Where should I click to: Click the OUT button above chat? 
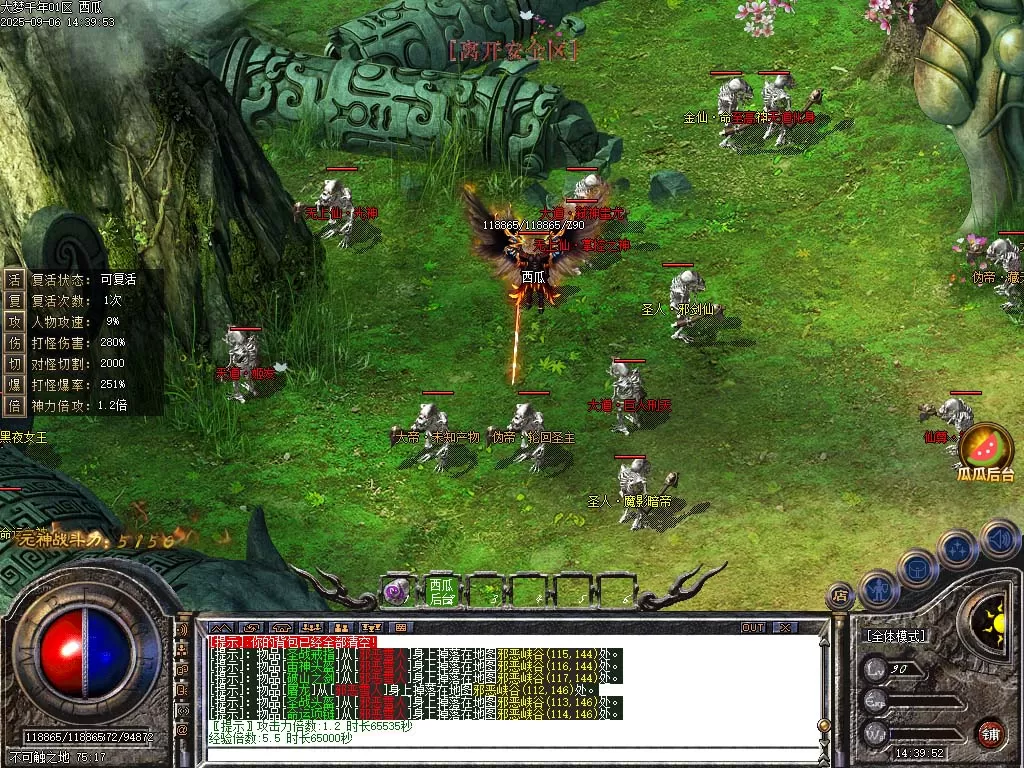click(752, 628)
